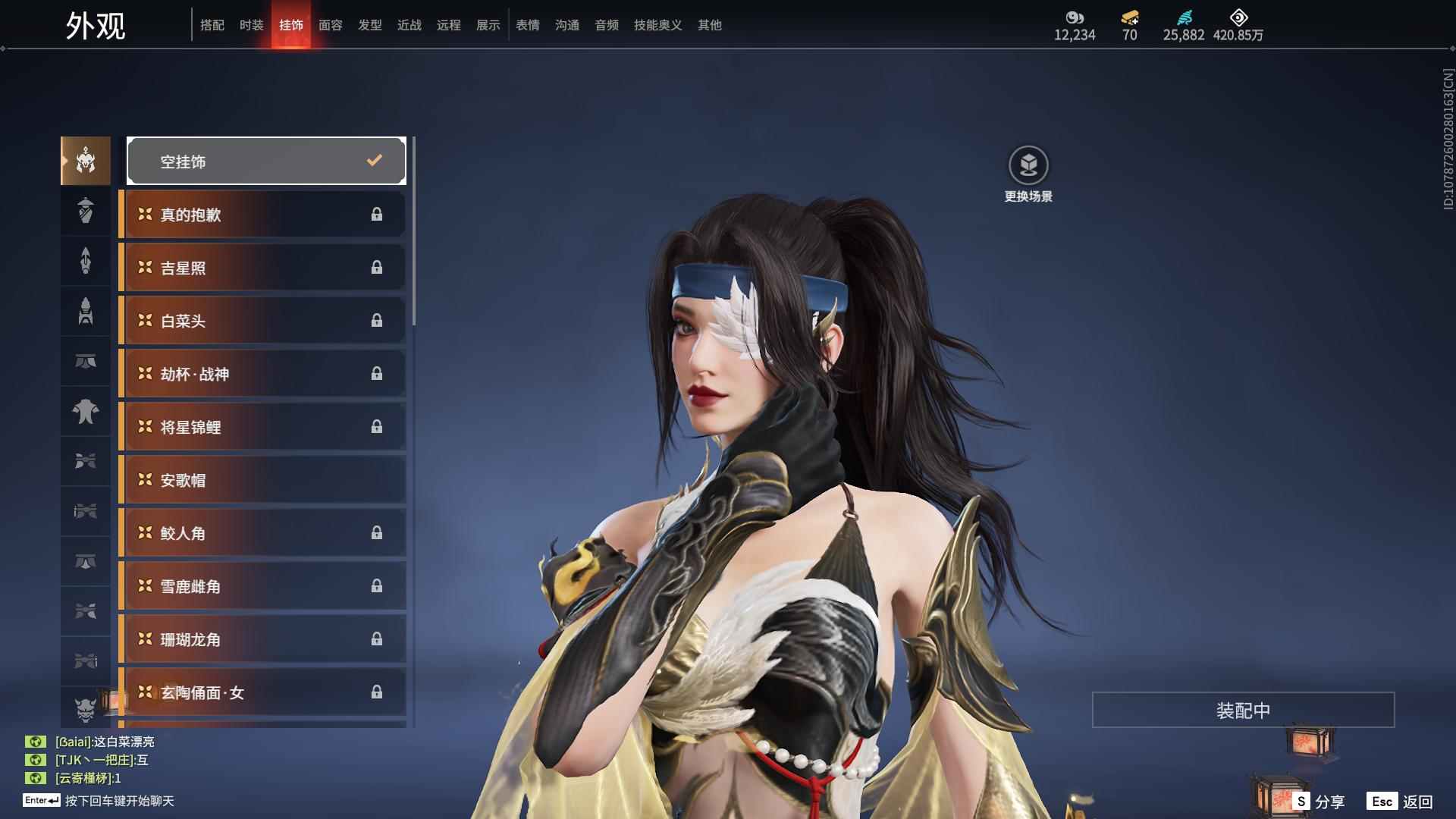
Task: Switch to the 搭配 tab
Action: coord(212,25)
